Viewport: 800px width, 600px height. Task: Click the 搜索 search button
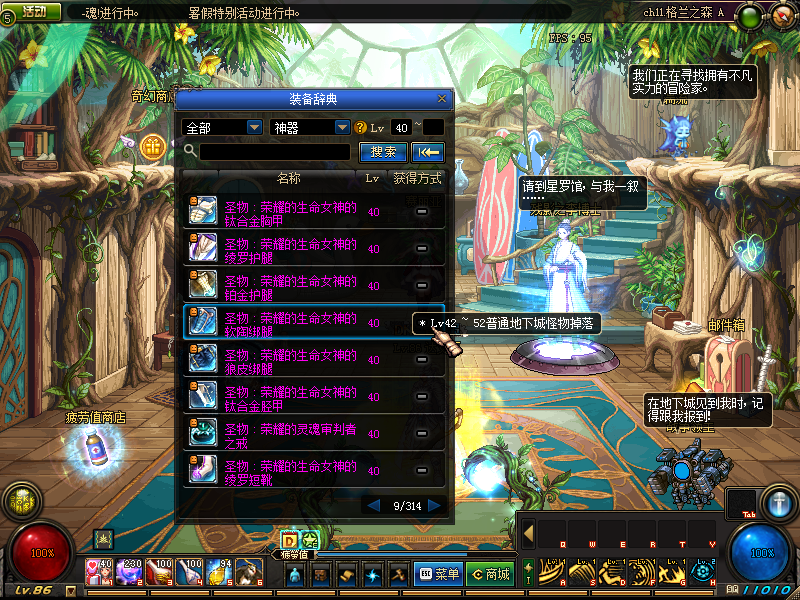coord(382,152)
